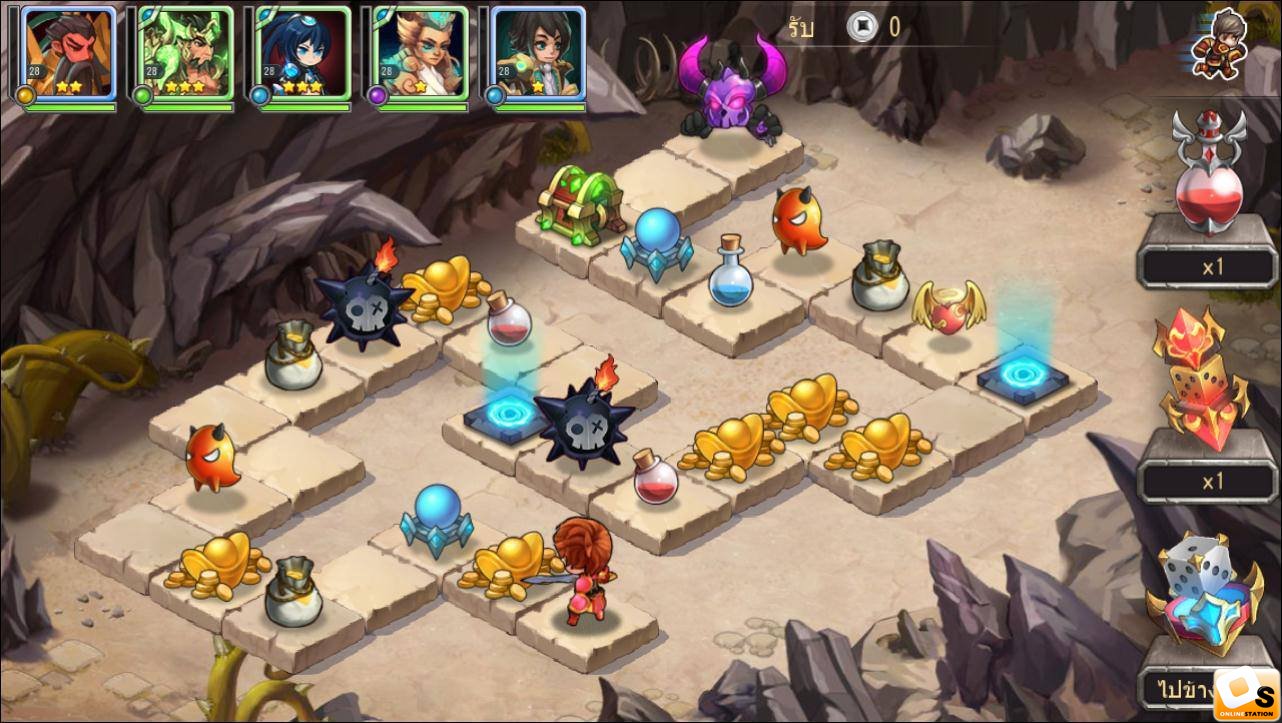Viewport: 1282px width, 723px height.
Task: Select the golden-haired hero with teal headpiece
Action: tap(419, 55)
